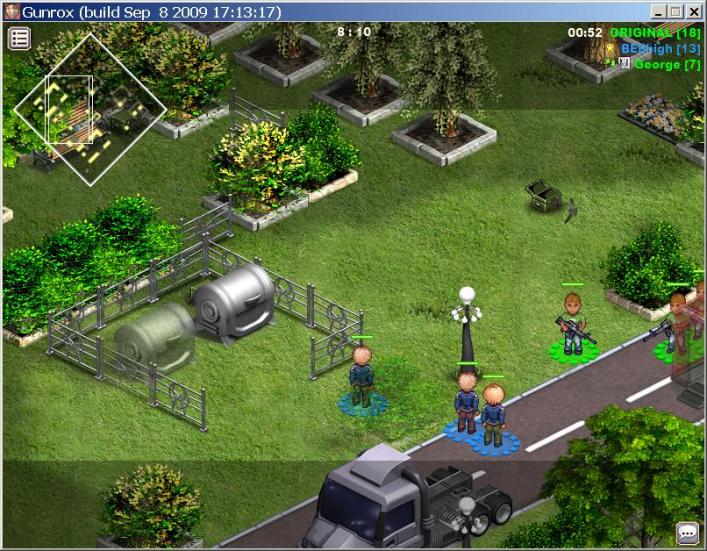Select the ORIGINAL player scoreboard row
This screenshot has height=551, width=707.
(x=654, y=33)
